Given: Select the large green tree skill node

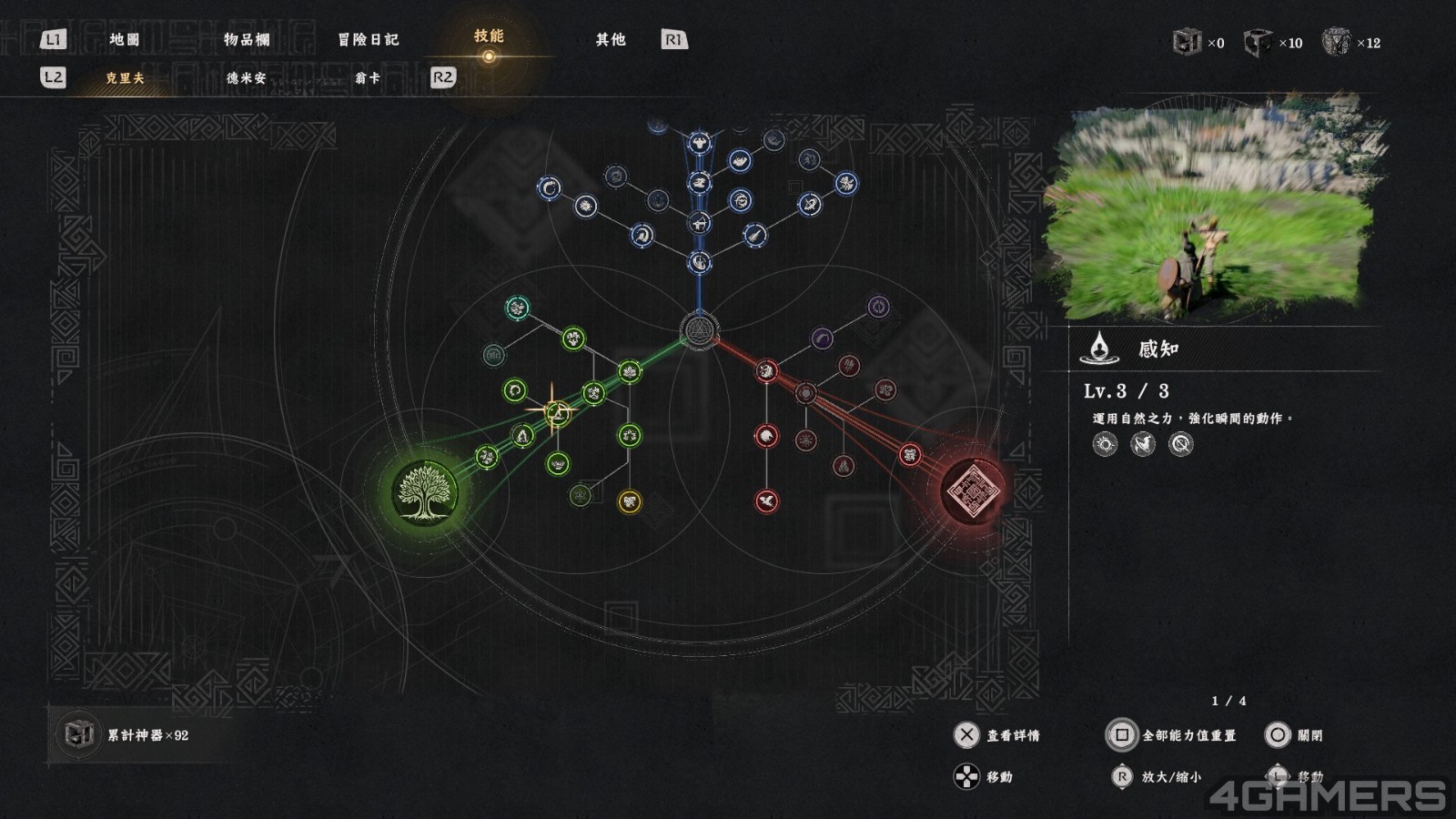Looking at the screenshot, I should [424, 492].
